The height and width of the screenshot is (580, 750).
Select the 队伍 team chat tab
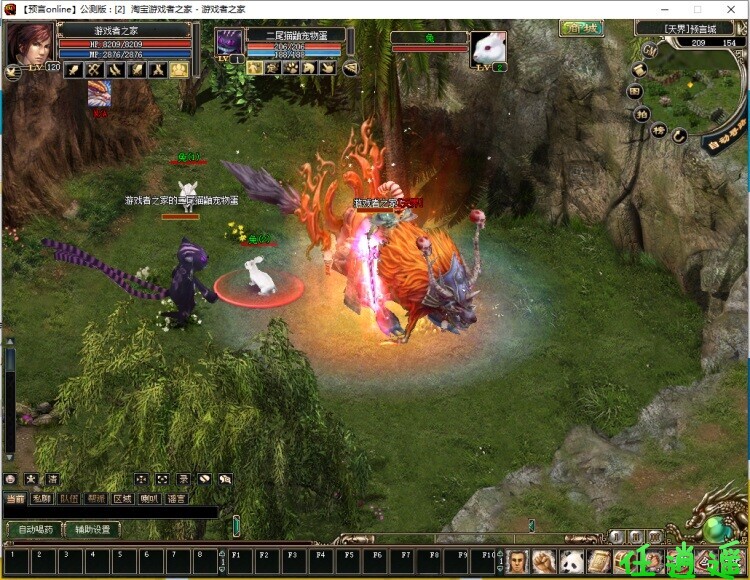[68, 498]
